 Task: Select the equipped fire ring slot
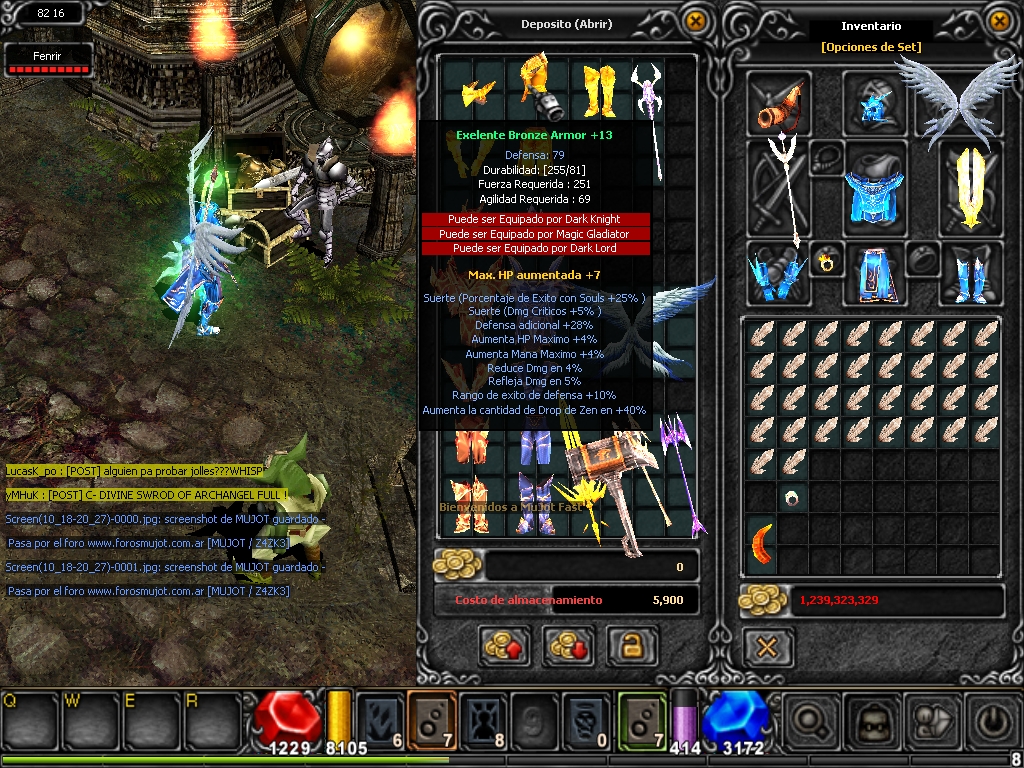[x=828, y=262]
